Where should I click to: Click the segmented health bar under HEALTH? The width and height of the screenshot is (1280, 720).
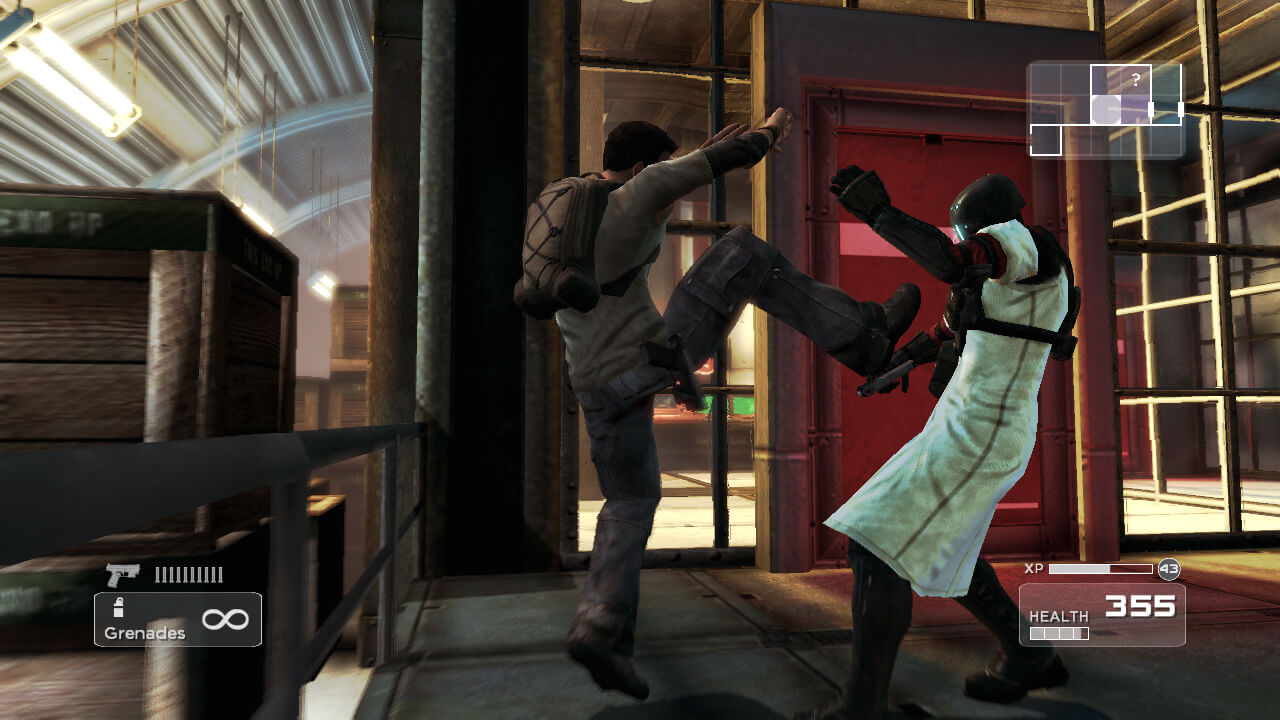(1060, 633)
